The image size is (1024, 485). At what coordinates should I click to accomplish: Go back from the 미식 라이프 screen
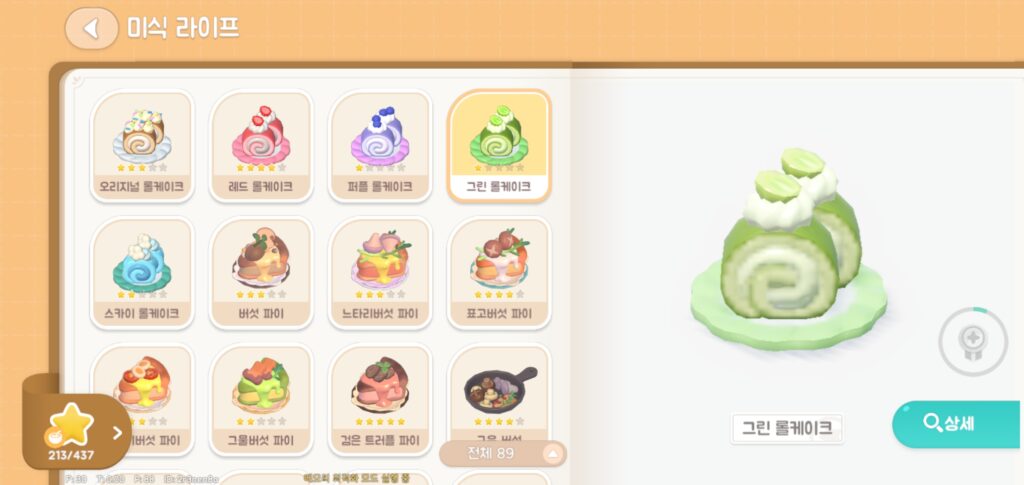[x=91, y=28]
